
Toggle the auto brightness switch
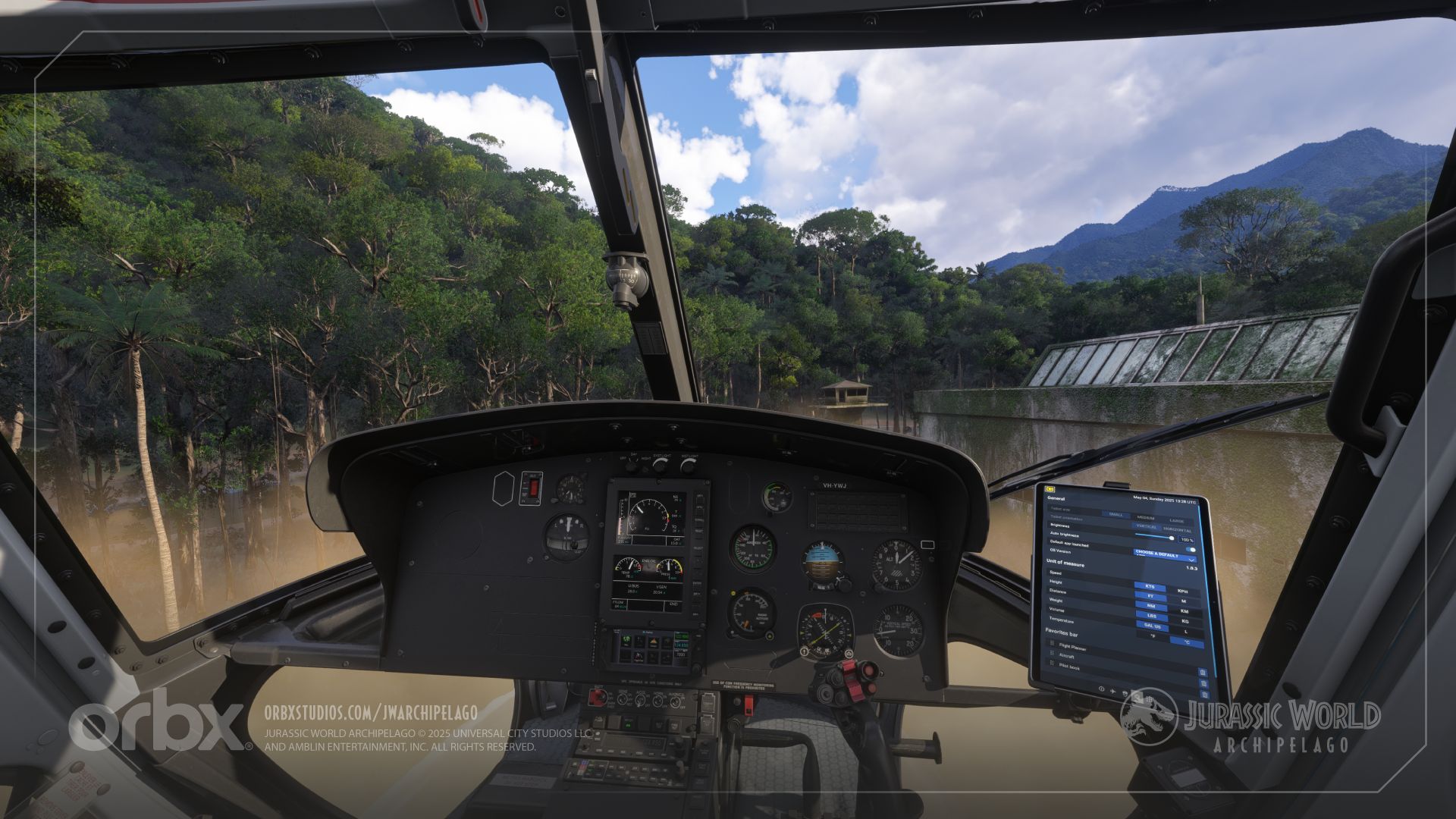[x=1191, y=549]
